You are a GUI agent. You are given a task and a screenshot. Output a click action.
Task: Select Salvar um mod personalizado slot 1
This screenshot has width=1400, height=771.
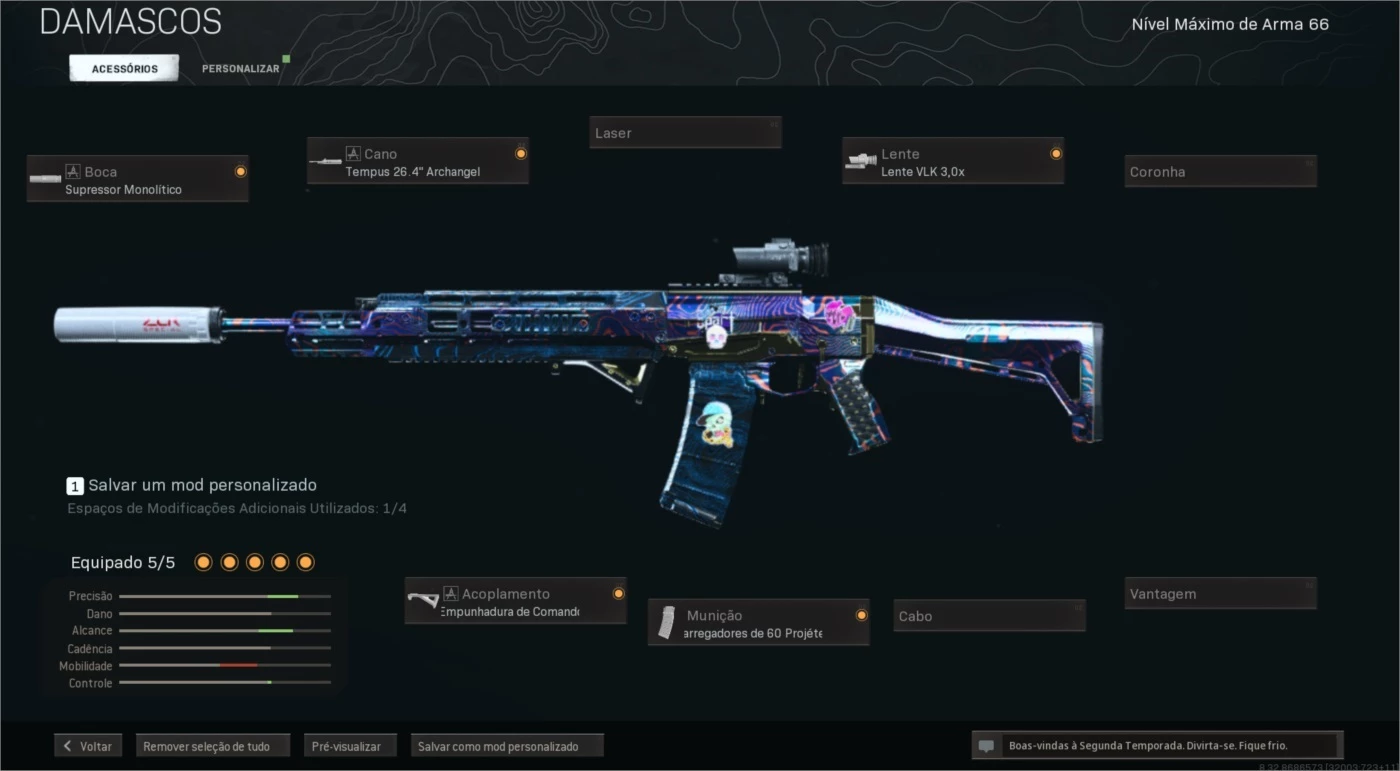point(192,485)
